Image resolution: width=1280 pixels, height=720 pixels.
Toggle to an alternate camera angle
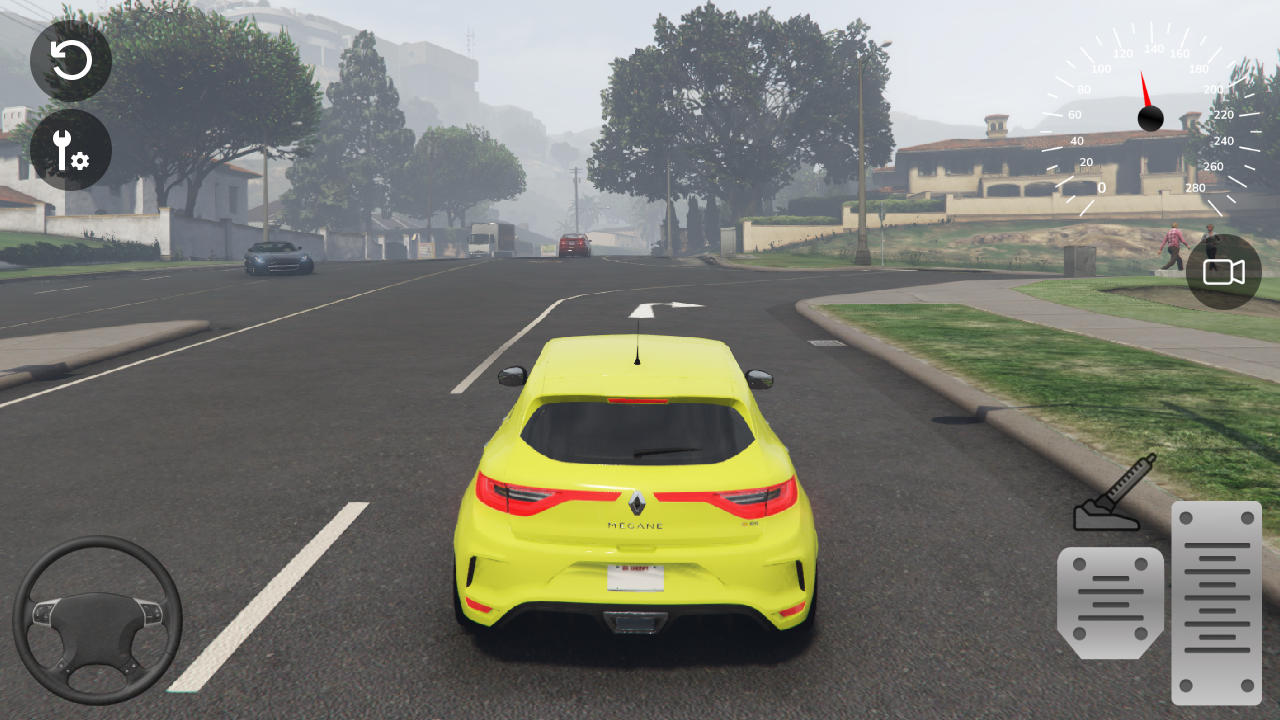click(1222, 271)
